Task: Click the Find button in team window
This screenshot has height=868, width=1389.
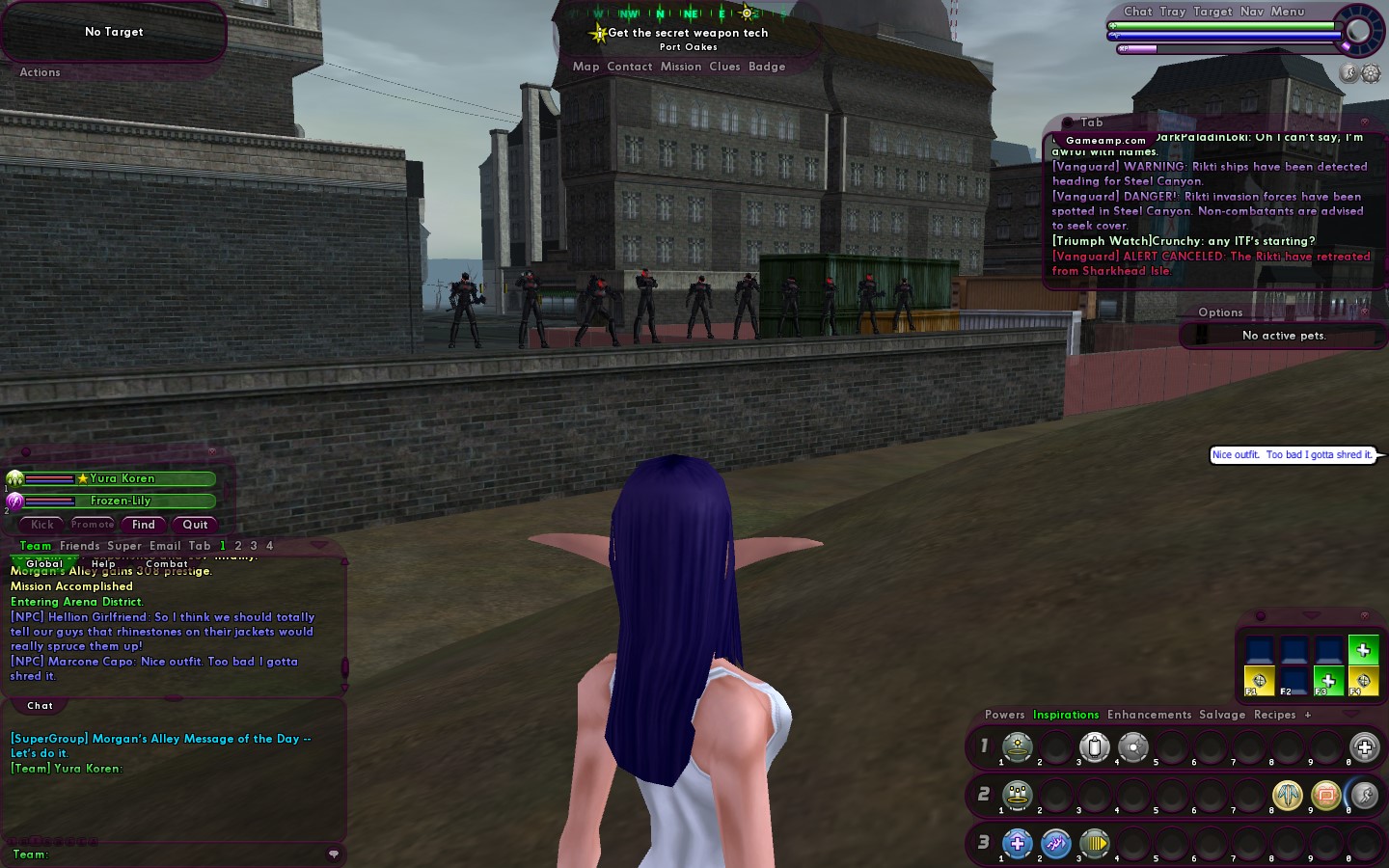Action: point(144,525)
